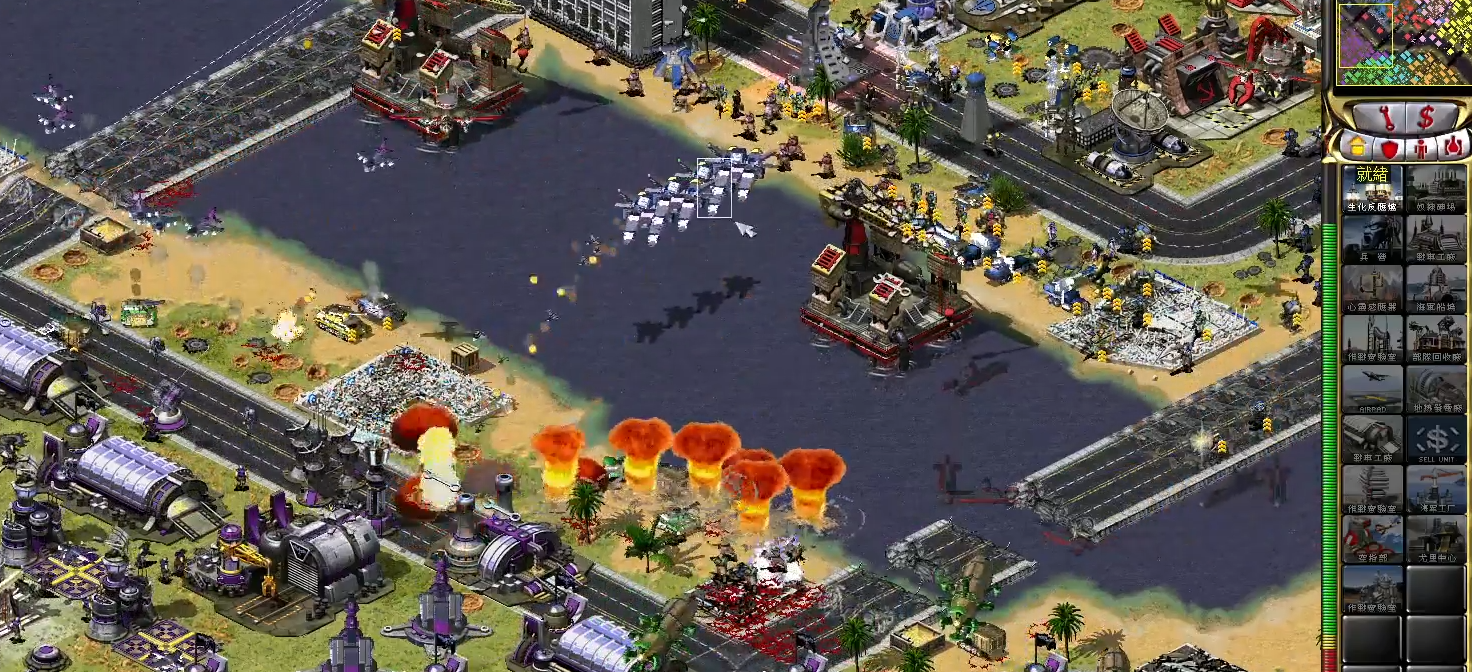Screen dimensions: 1472x672
Task: Select the 奴隸礦場 build icon
Action: (1436, 189)
